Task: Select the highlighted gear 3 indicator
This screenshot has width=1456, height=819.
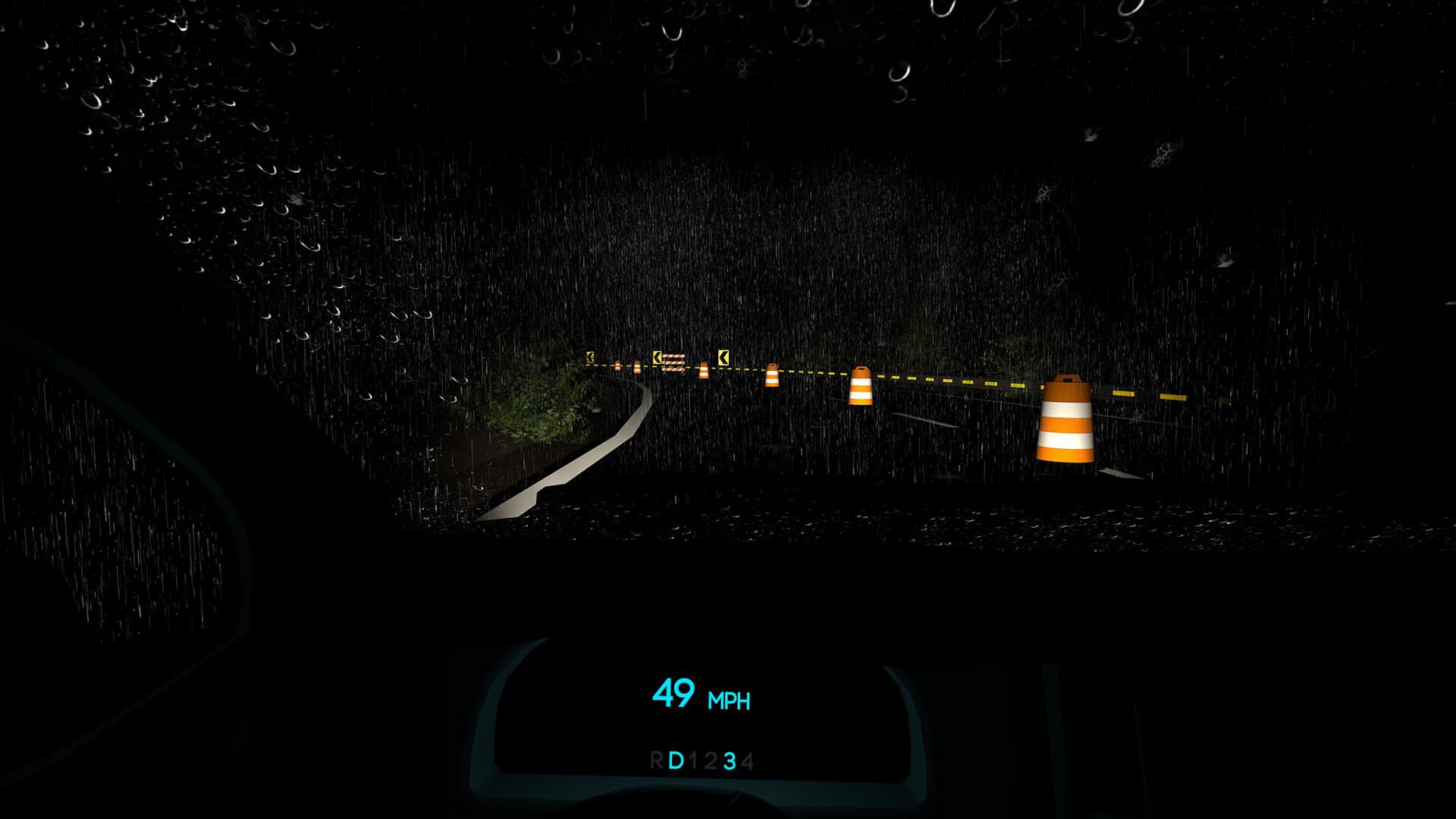Action: tap(730, 761)
